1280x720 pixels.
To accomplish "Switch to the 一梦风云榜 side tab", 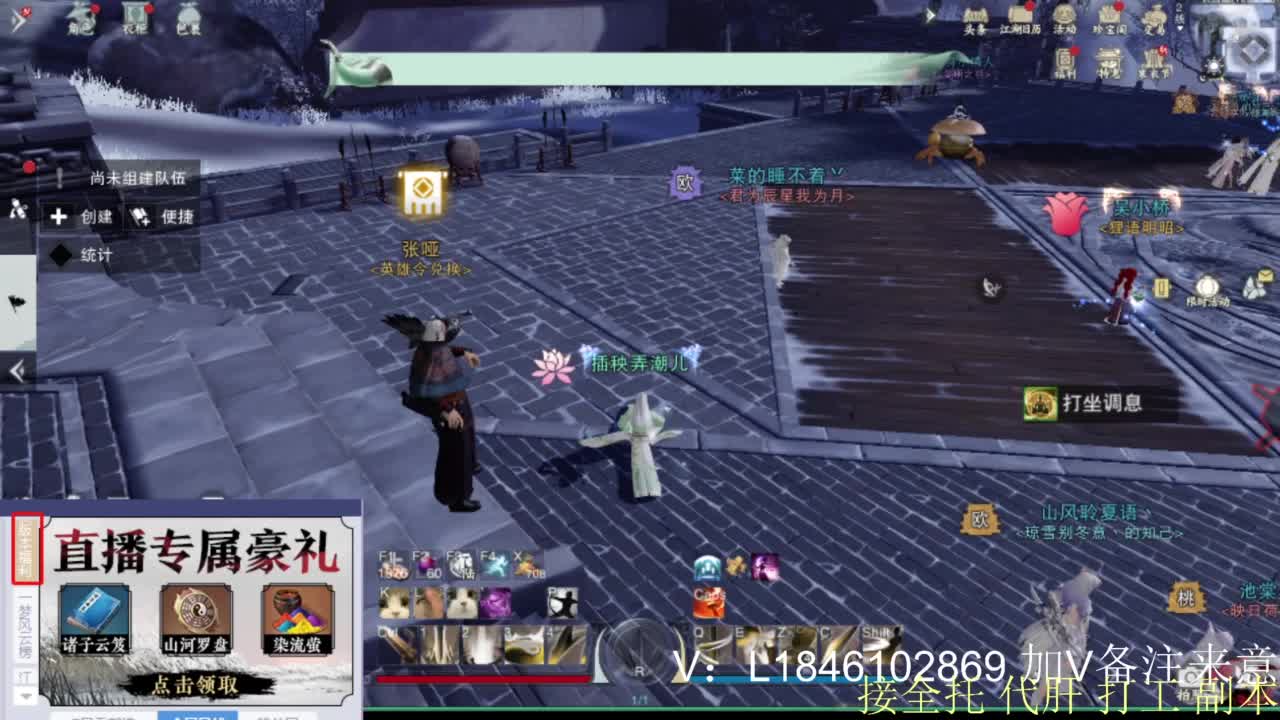I will click(22, 627).
